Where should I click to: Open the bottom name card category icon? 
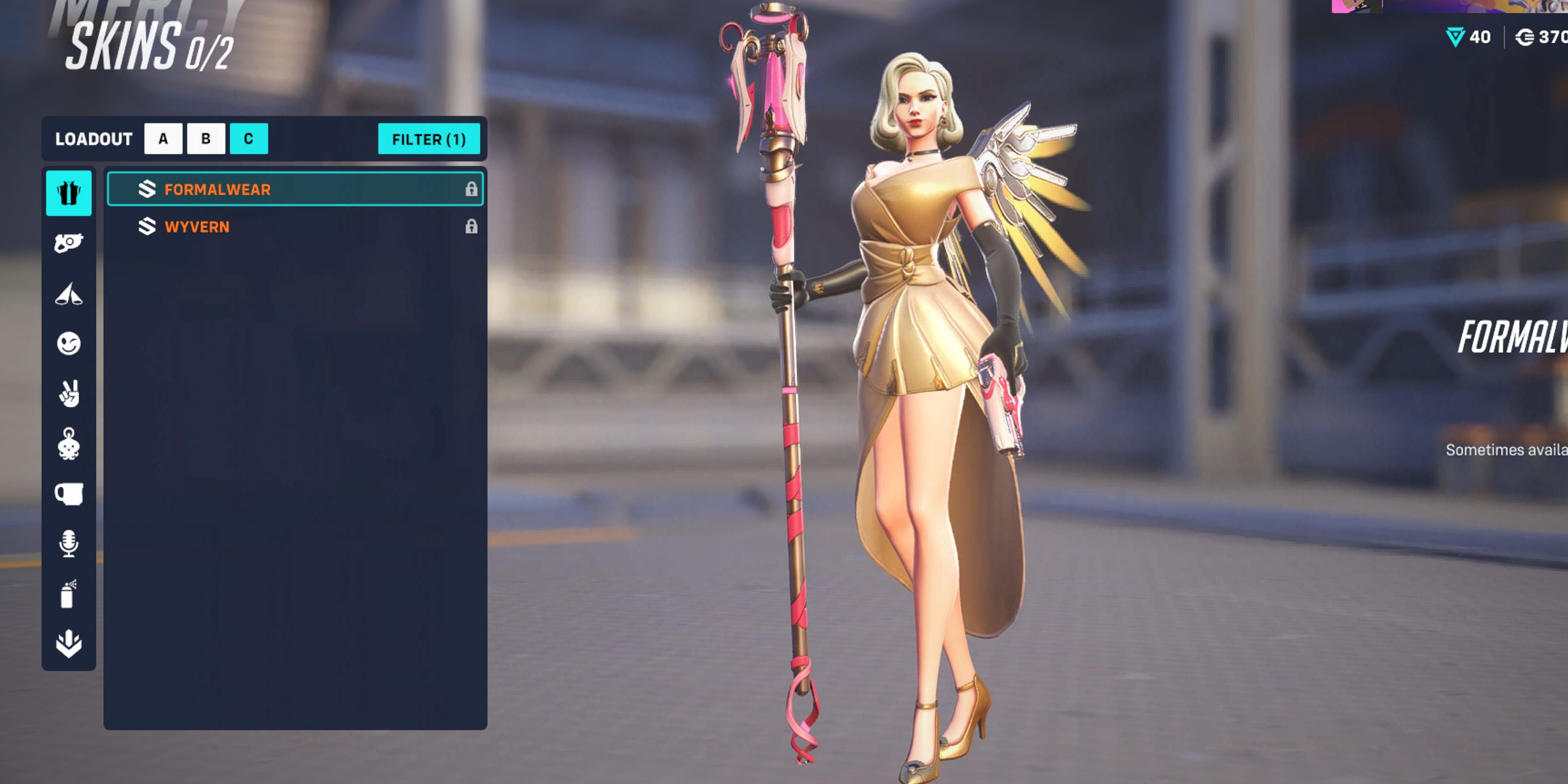pos(69,644)
